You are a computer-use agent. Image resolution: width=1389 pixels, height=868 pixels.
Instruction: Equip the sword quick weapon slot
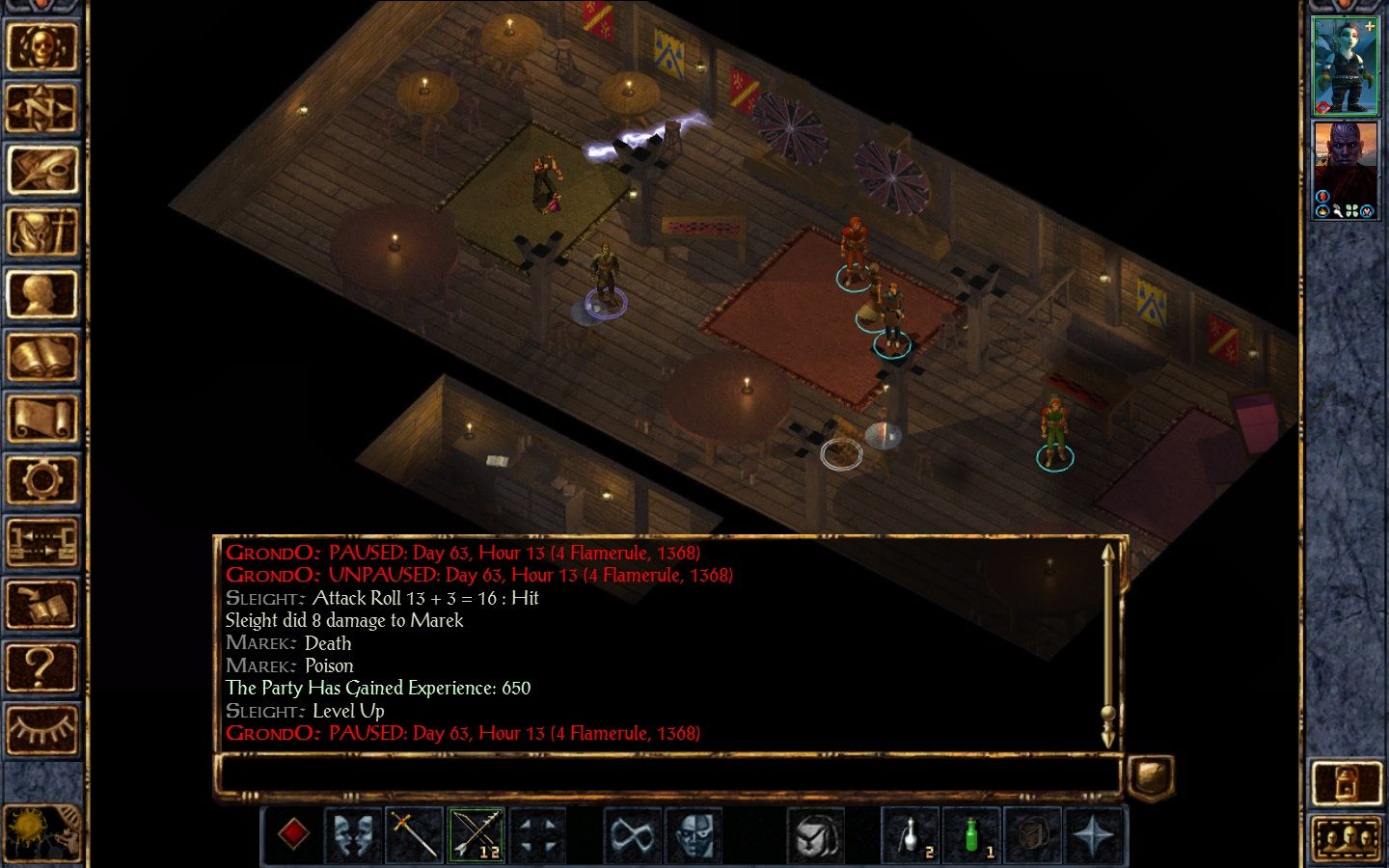pos(415,834)
